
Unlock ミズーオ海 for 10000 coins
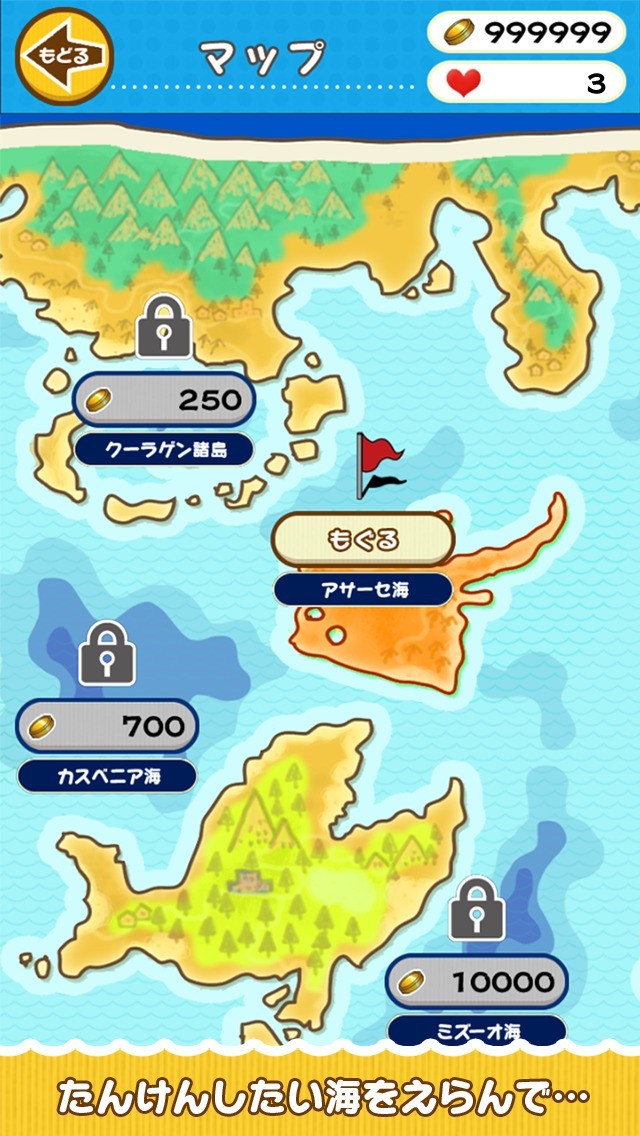click(476, 982)
